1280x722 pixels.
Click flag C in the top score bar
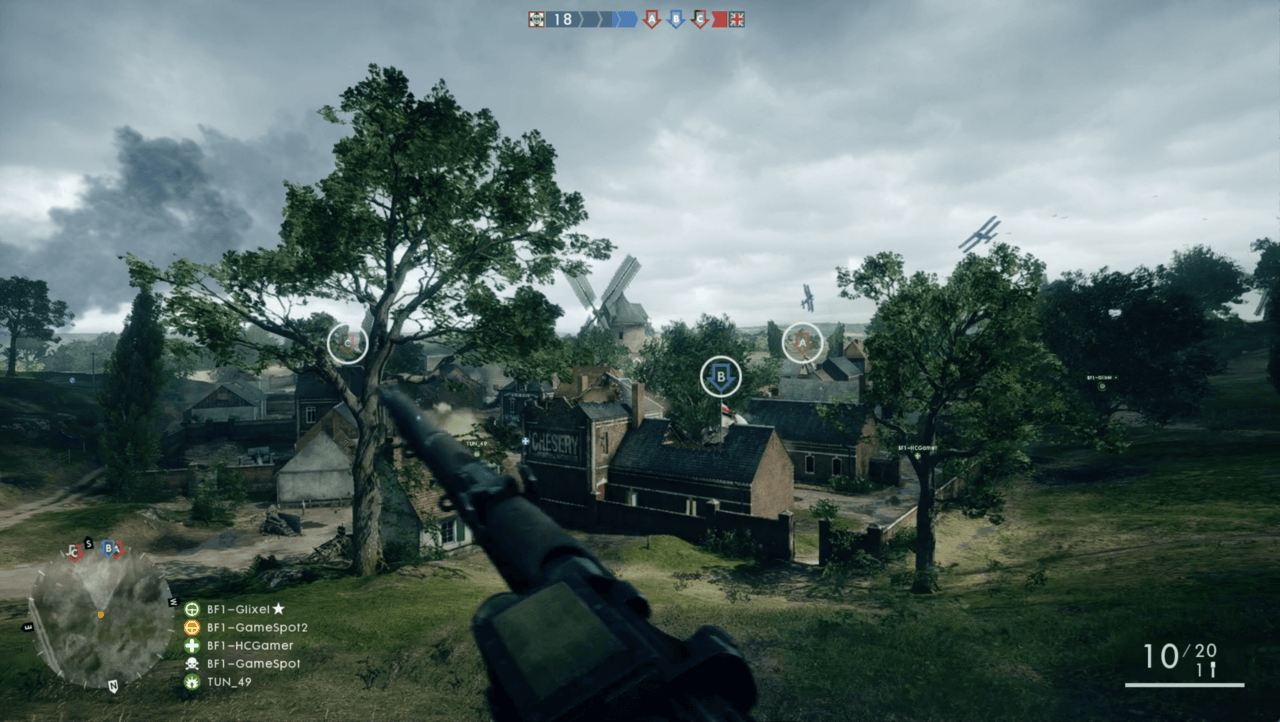pyautogui.click(x=699, y=19)
